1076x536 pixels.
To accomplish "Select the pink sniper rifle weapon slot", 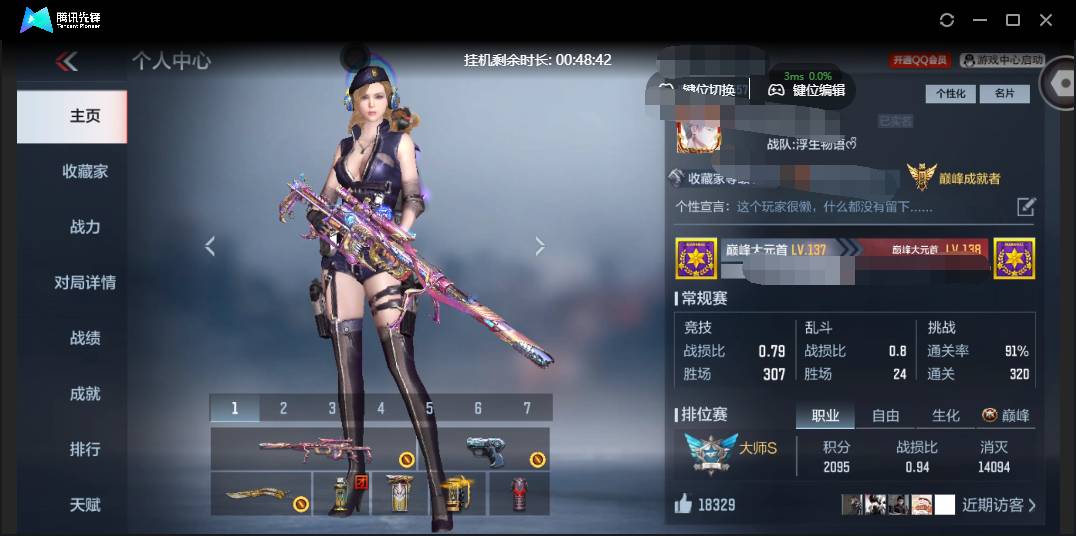I will 312,448.
